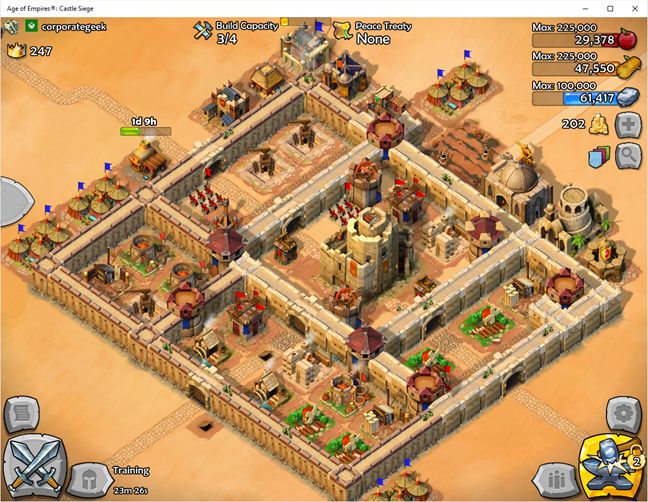Viewport: 648px width, 502px height.
Task: Show the leaderboard bar chart button
Action: click(x=555, y=476)
